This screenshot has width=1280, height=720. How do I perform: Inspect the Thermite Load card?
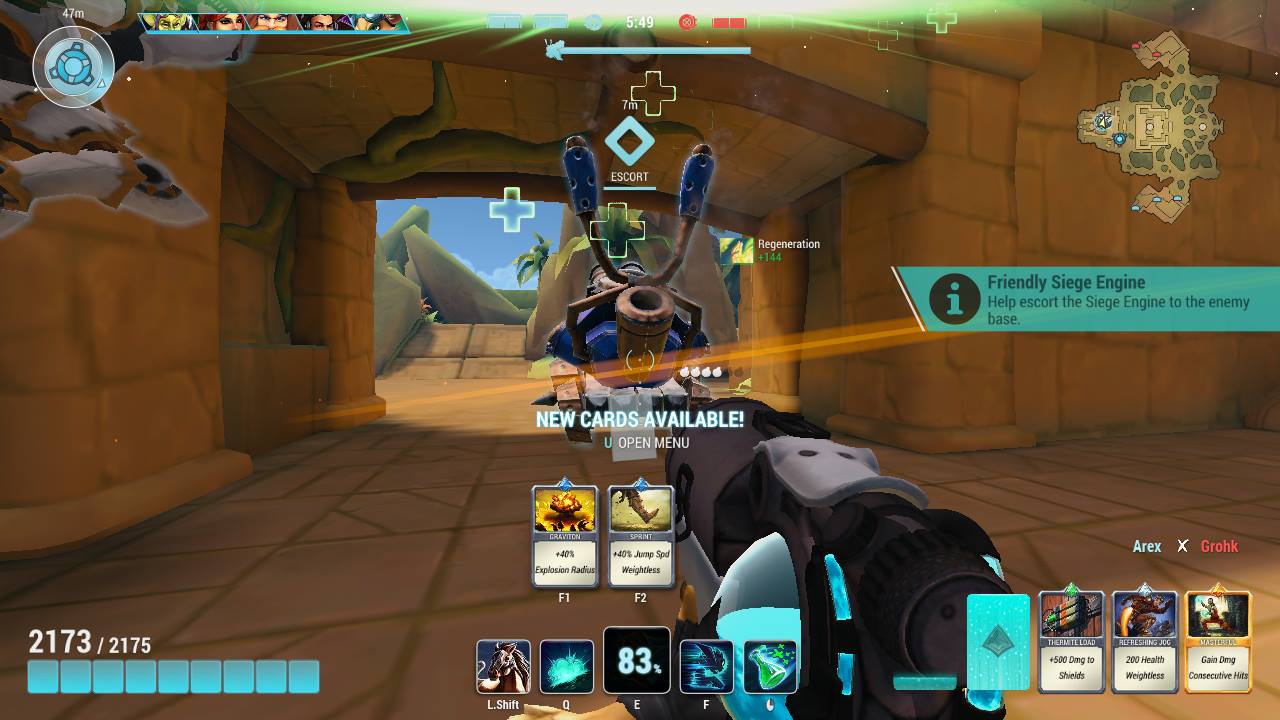pos(1072,641)
